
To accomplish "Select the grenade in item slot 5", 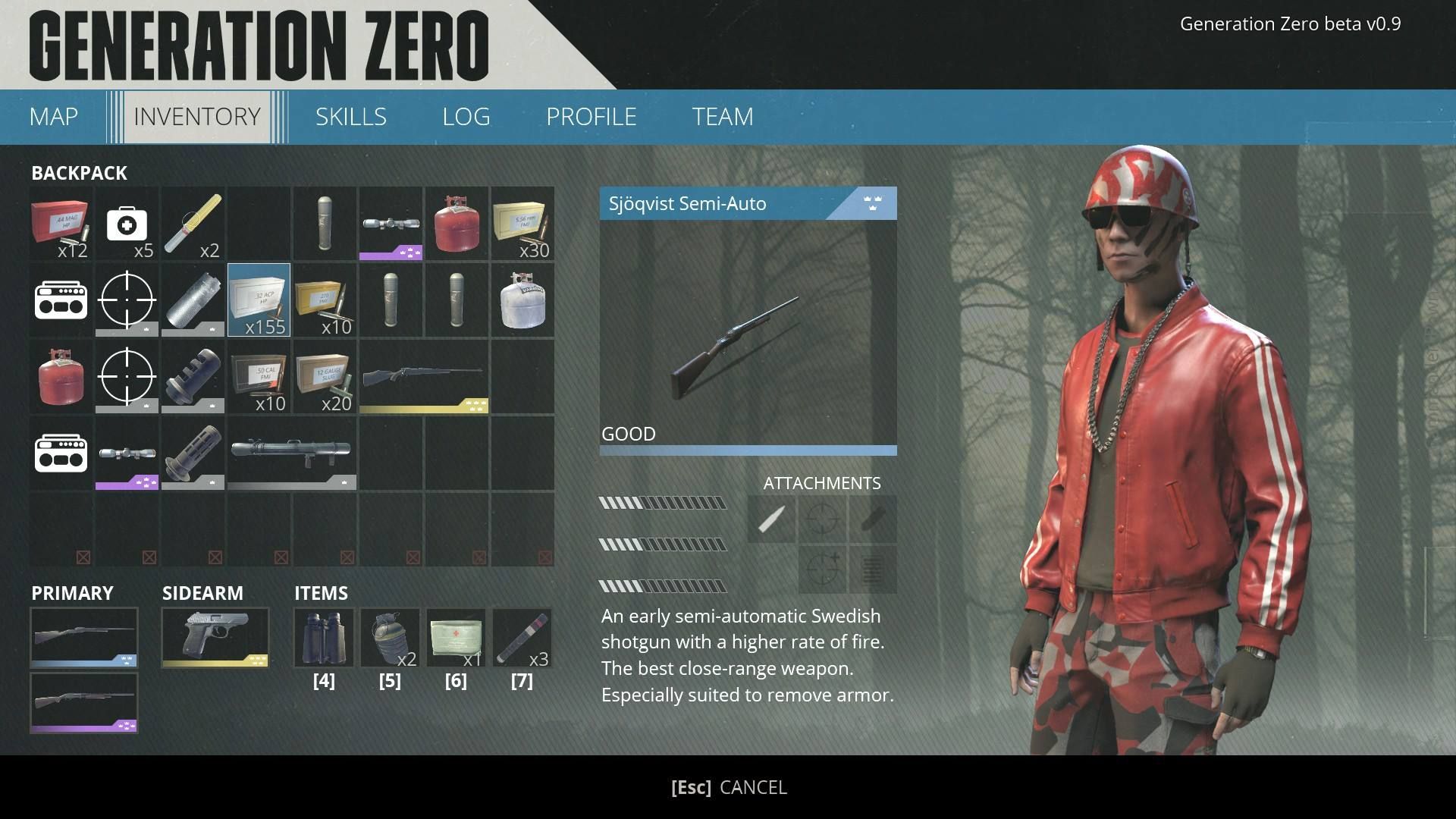I will (390, 638).
